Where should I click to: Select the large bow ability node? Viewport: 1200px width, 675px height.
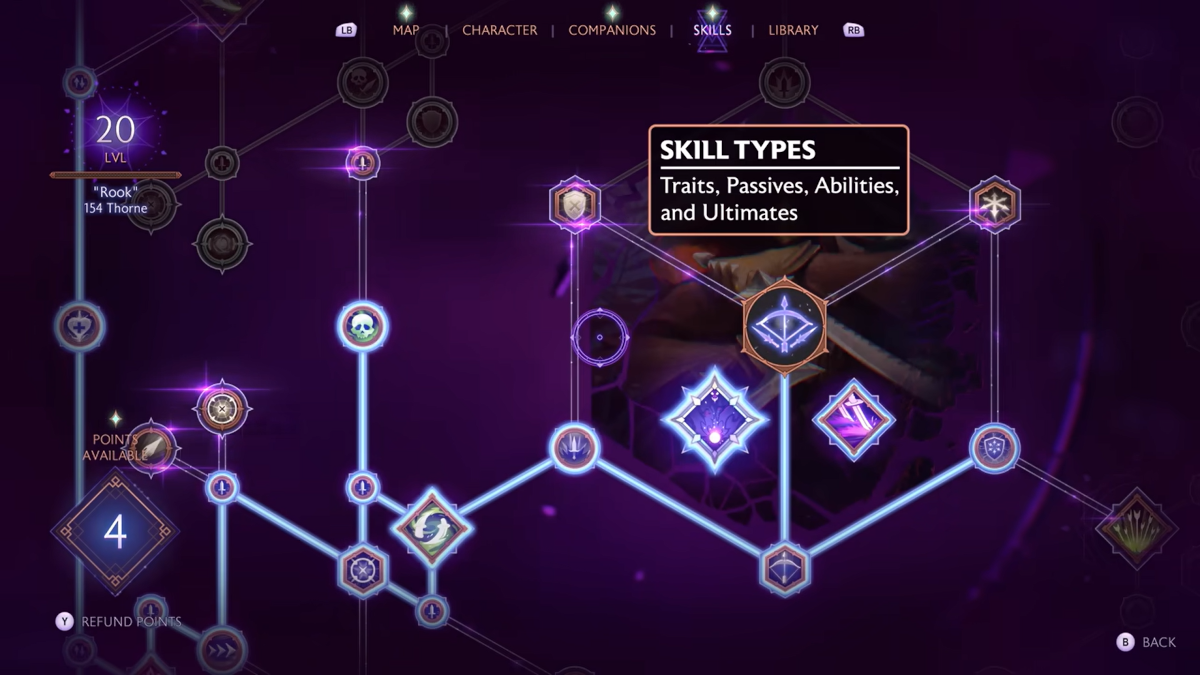coord(785,325)
